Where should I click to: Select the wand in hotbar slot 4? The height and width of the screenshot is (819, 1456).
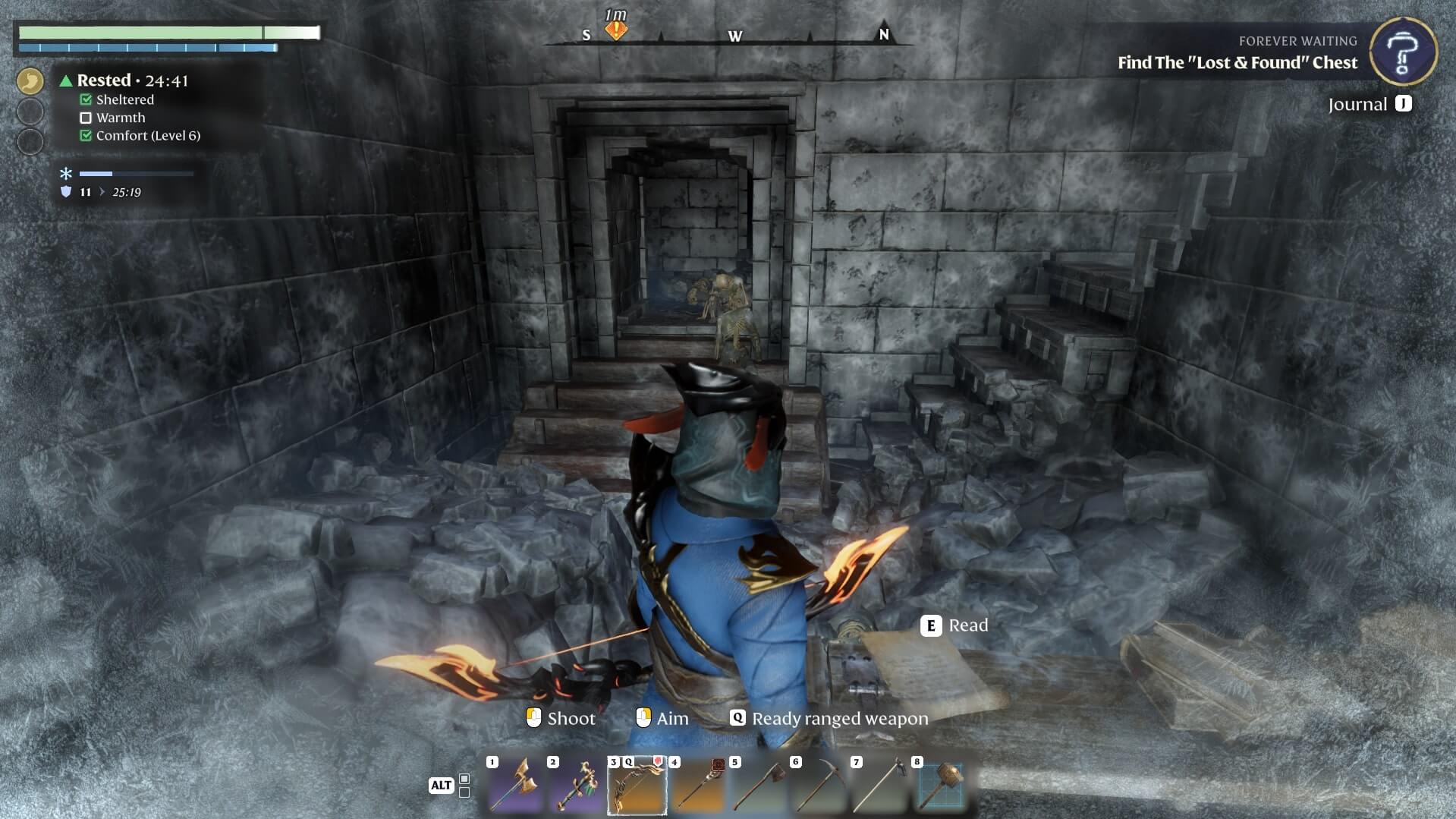697,785
